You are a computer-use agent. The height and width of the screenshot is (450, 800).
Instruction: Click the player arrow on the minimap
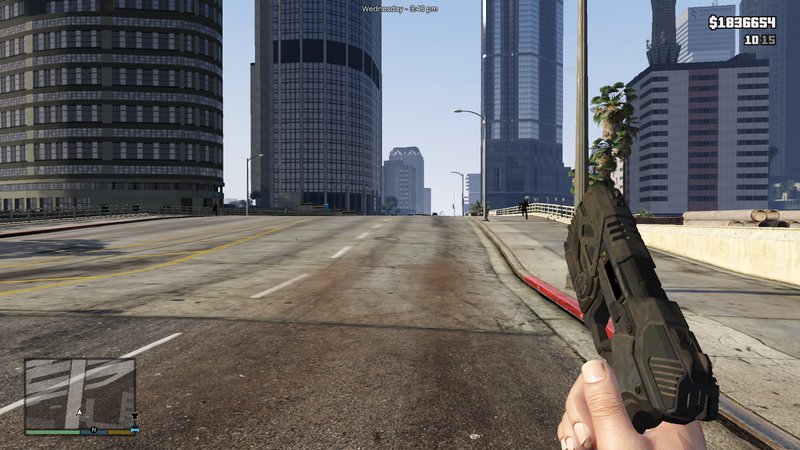[x=80, y=411]
